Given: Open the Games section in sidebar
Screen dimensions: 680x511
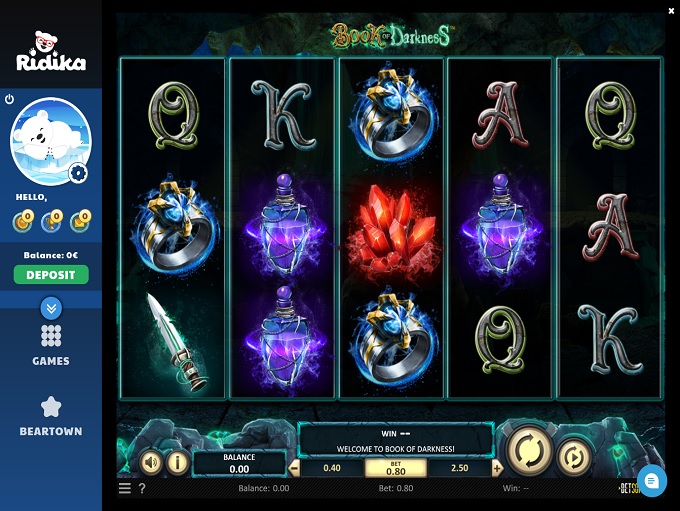Looking at the screenshot, I should pyautogui.click(x=51, y=345).
